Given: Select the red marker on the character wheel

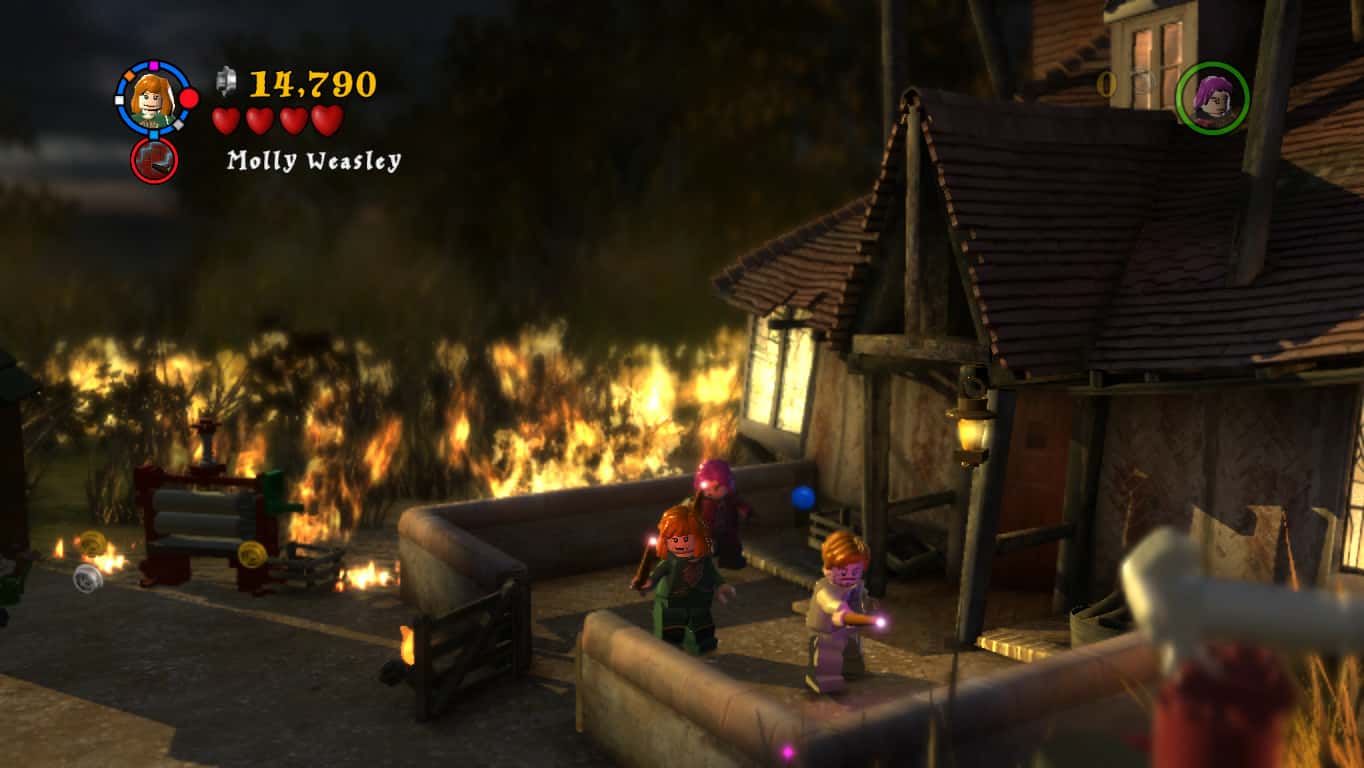Looking at the screenshot, I should click(187, 99).
